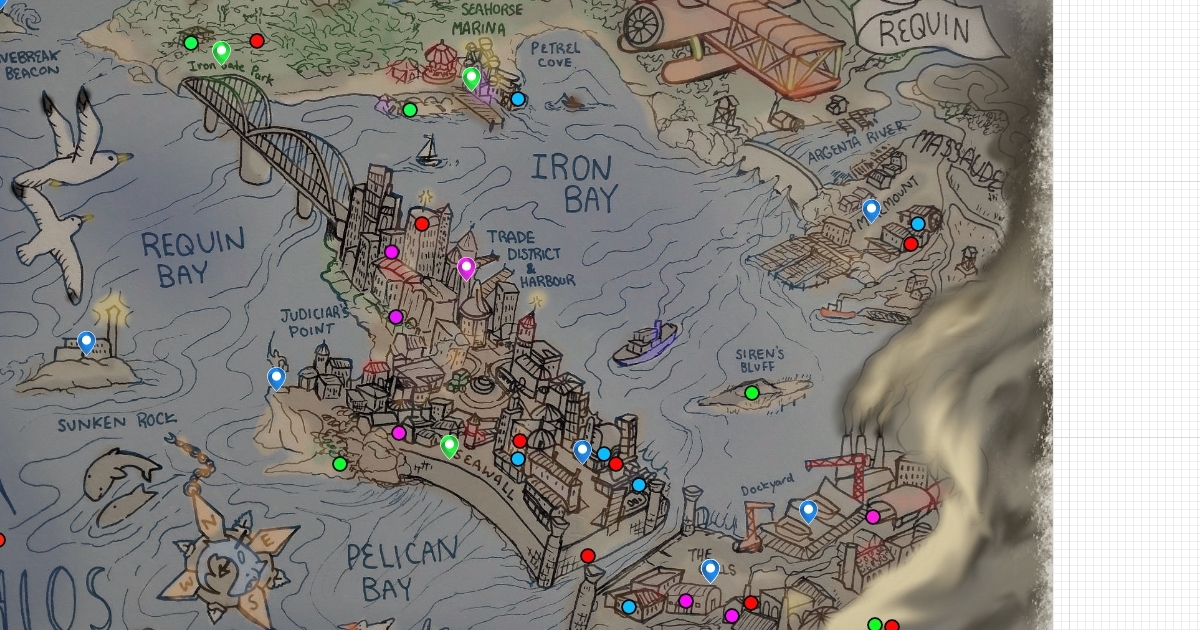
Task: Open the magenta pin at Trade District
Action: (466, 266)
